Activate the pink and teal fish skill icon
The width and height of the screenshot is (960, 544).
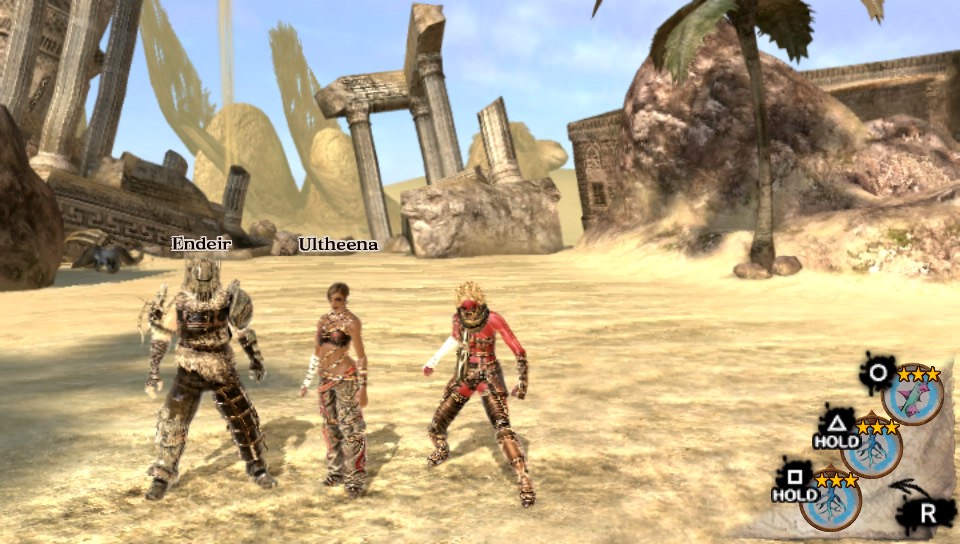click(913, 397)
